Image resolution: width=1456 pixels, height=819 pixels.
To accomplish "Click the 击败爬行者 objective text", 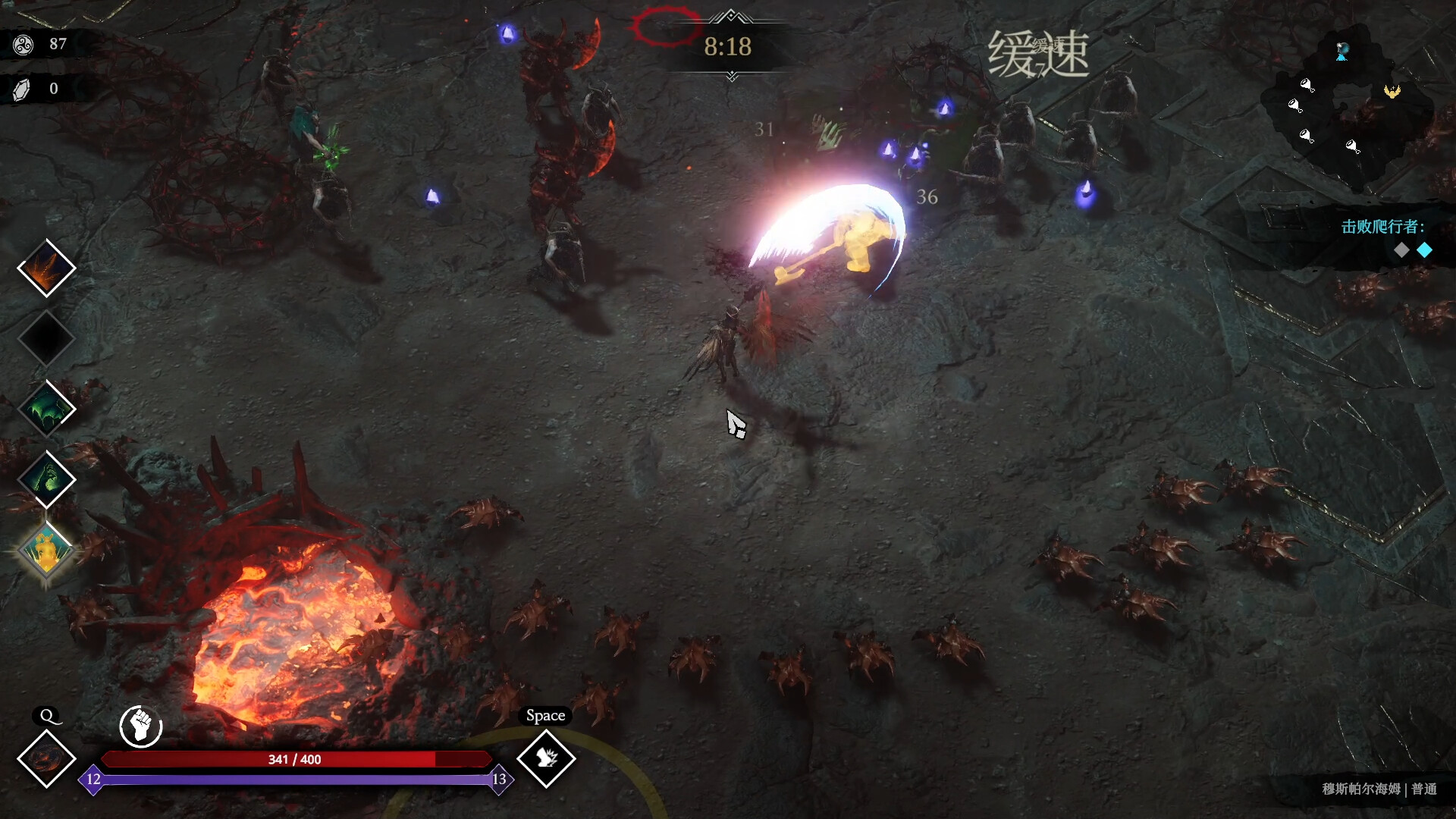I will pyautogui.click(x=1382, y=225).
